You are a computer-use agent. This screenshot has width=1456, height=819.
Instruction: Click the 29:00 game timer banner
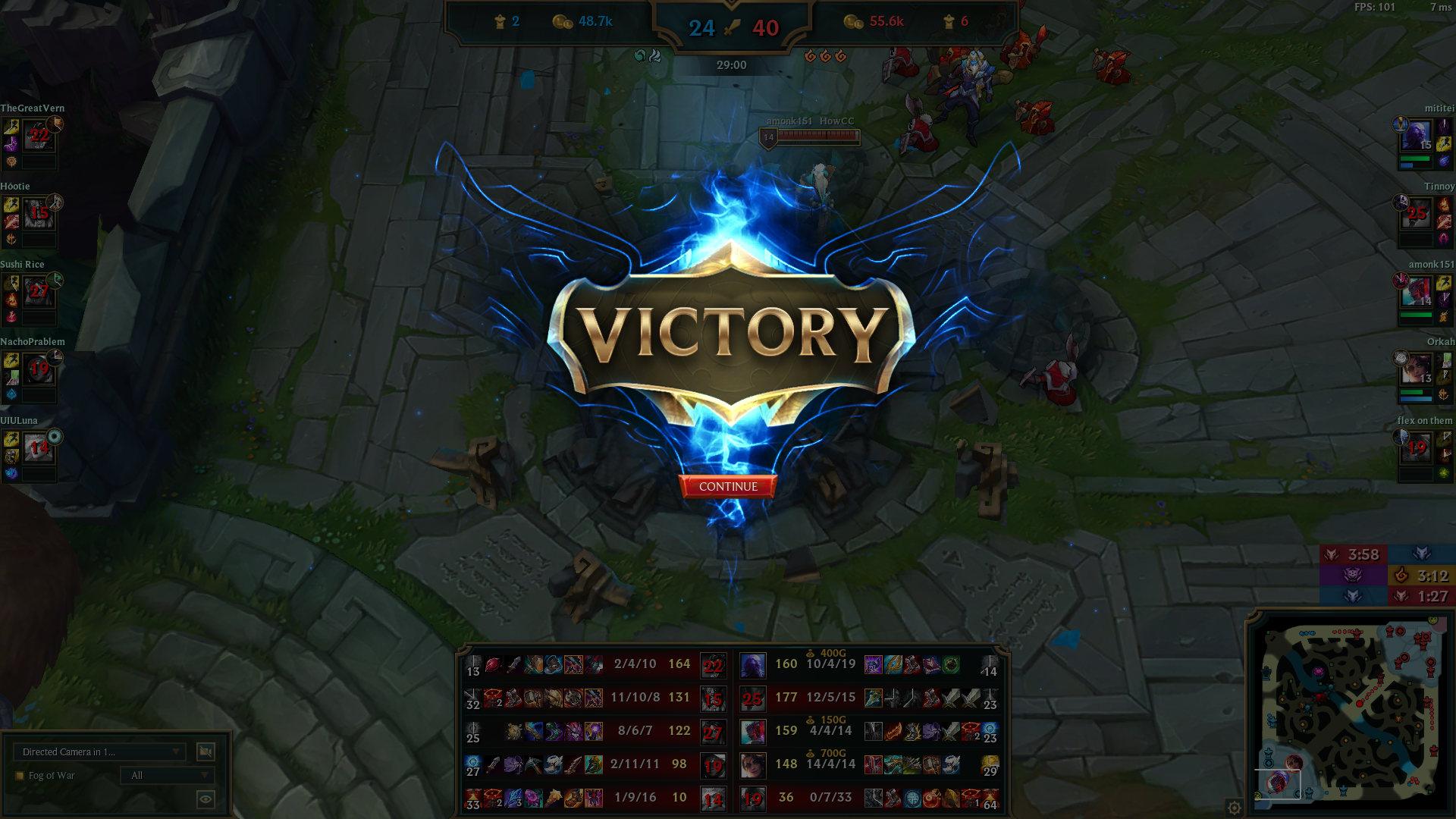click(x=728, y=65)
